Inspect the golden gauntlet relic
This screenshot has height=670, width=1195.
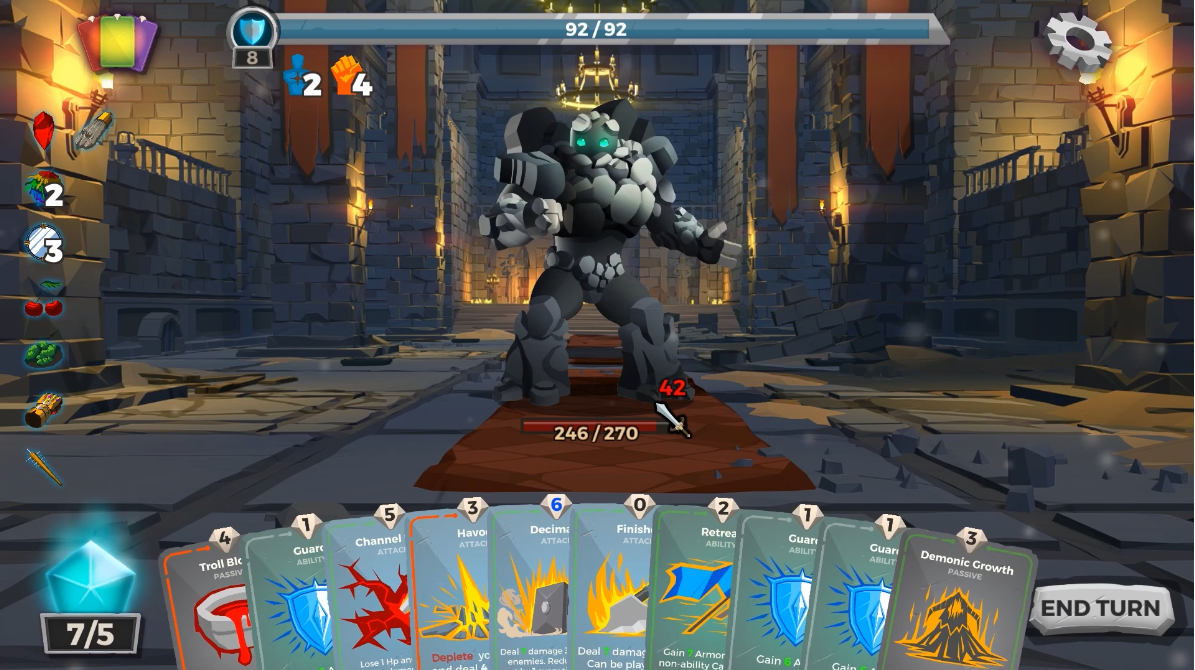pyautogui.click(x=43, y=409)
